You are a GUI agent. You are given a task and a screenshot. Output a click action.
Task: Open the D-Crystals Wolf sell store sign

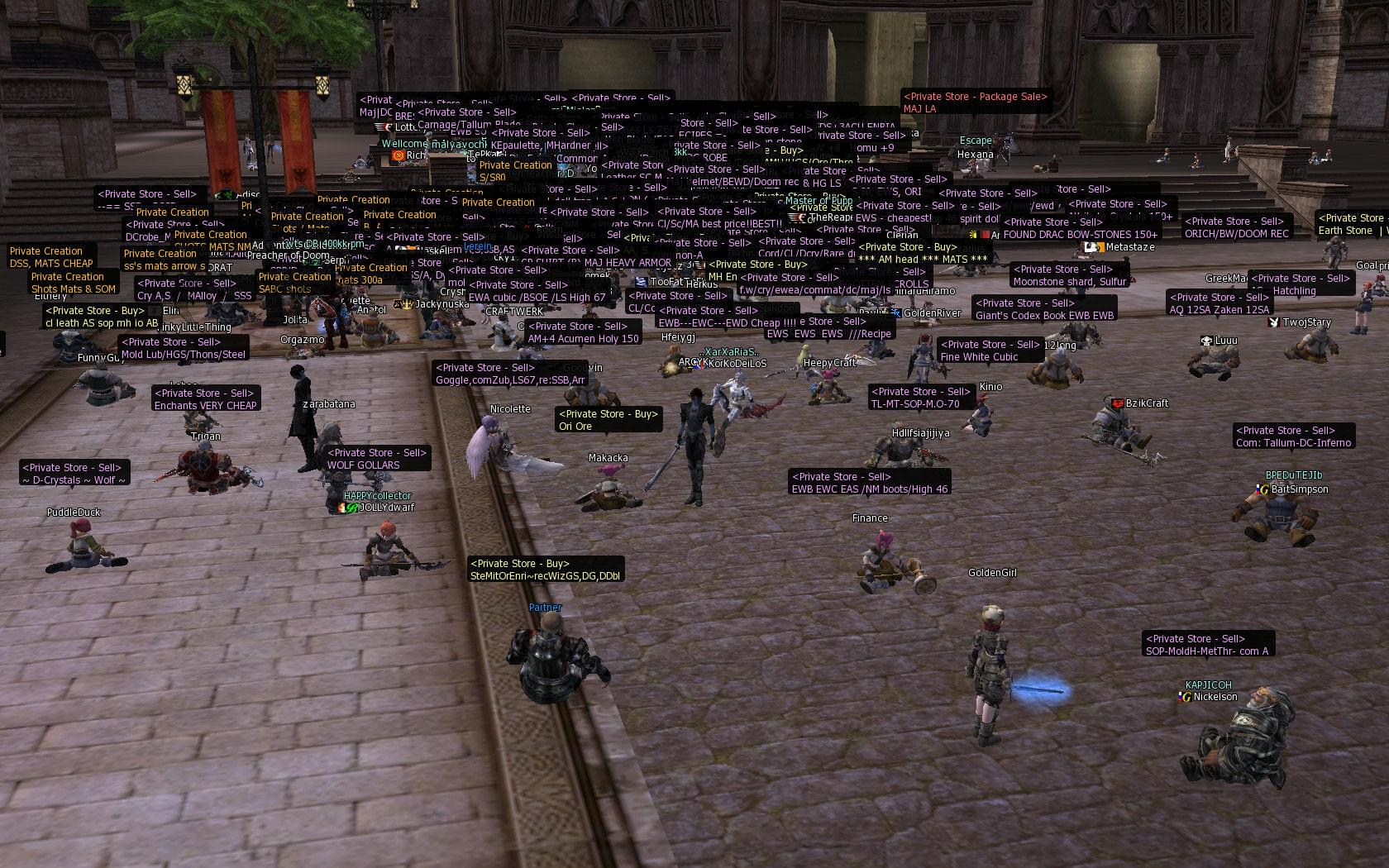pyautogui.click(x=74, y=474)
